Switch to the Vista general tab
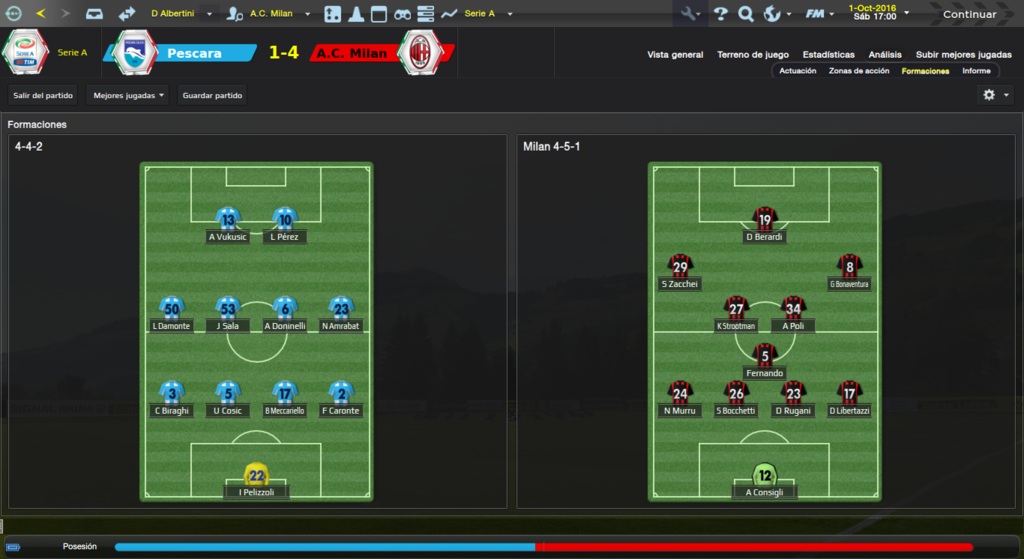This screenshot has height=559, width=1024. pyautogui.click(x=675, y=55)
